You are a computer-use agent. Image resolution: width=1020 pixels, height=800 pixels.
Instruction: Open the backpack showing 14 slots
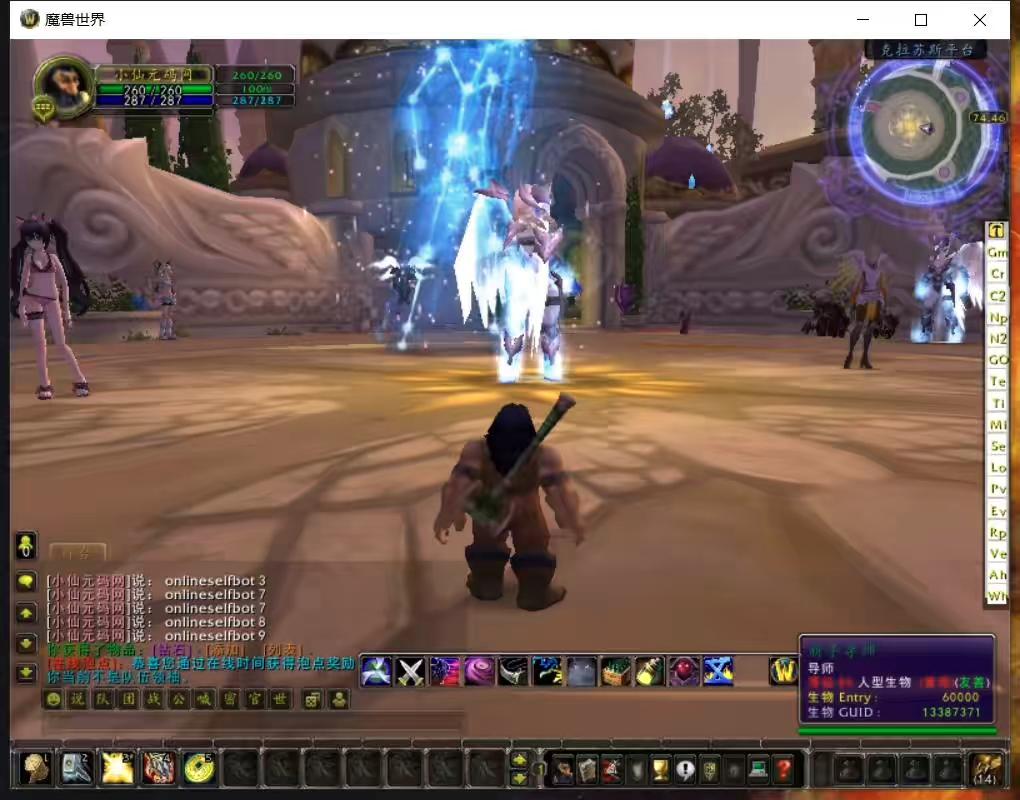pyautogui.click(x=985, y=769)
